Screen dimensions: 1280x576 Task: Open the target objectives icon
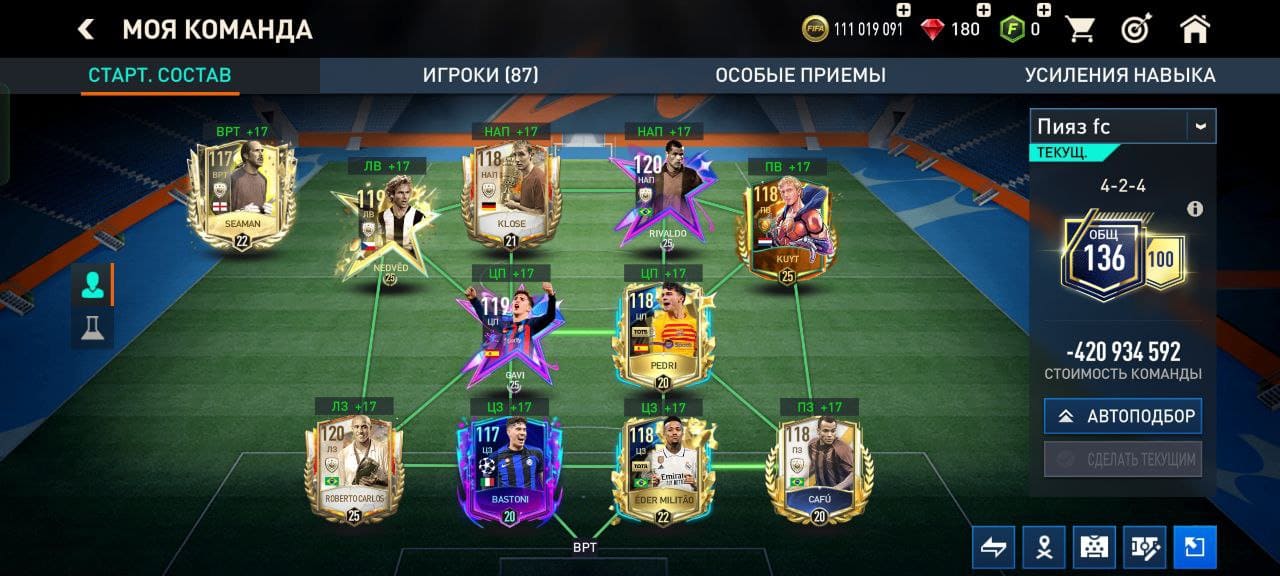coord(1136,29)
